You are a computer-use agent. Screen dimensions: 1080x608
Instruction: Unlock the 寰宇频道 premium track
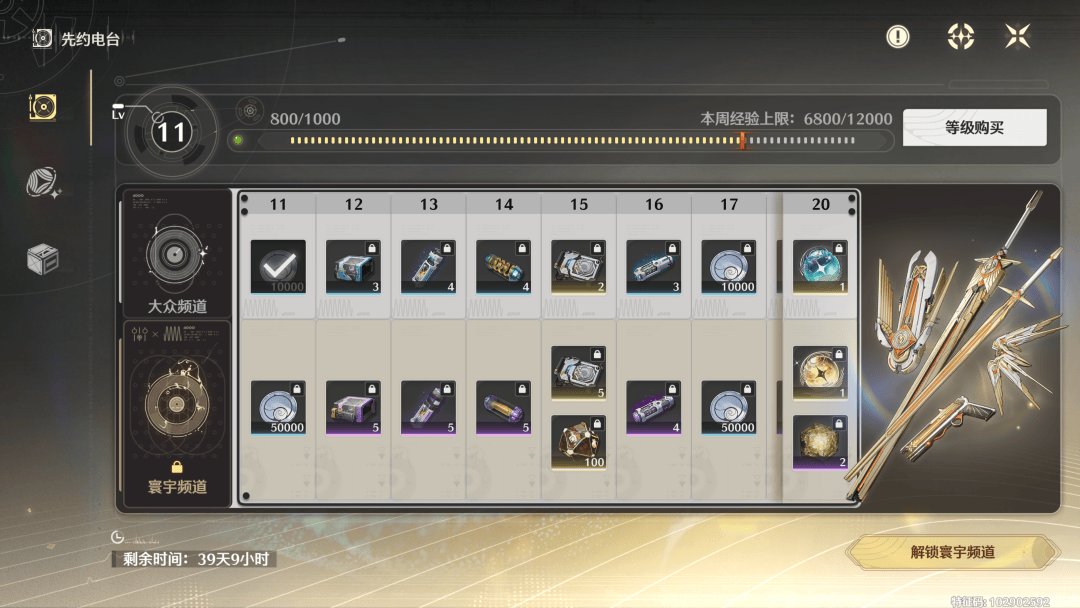coord(952,552)
